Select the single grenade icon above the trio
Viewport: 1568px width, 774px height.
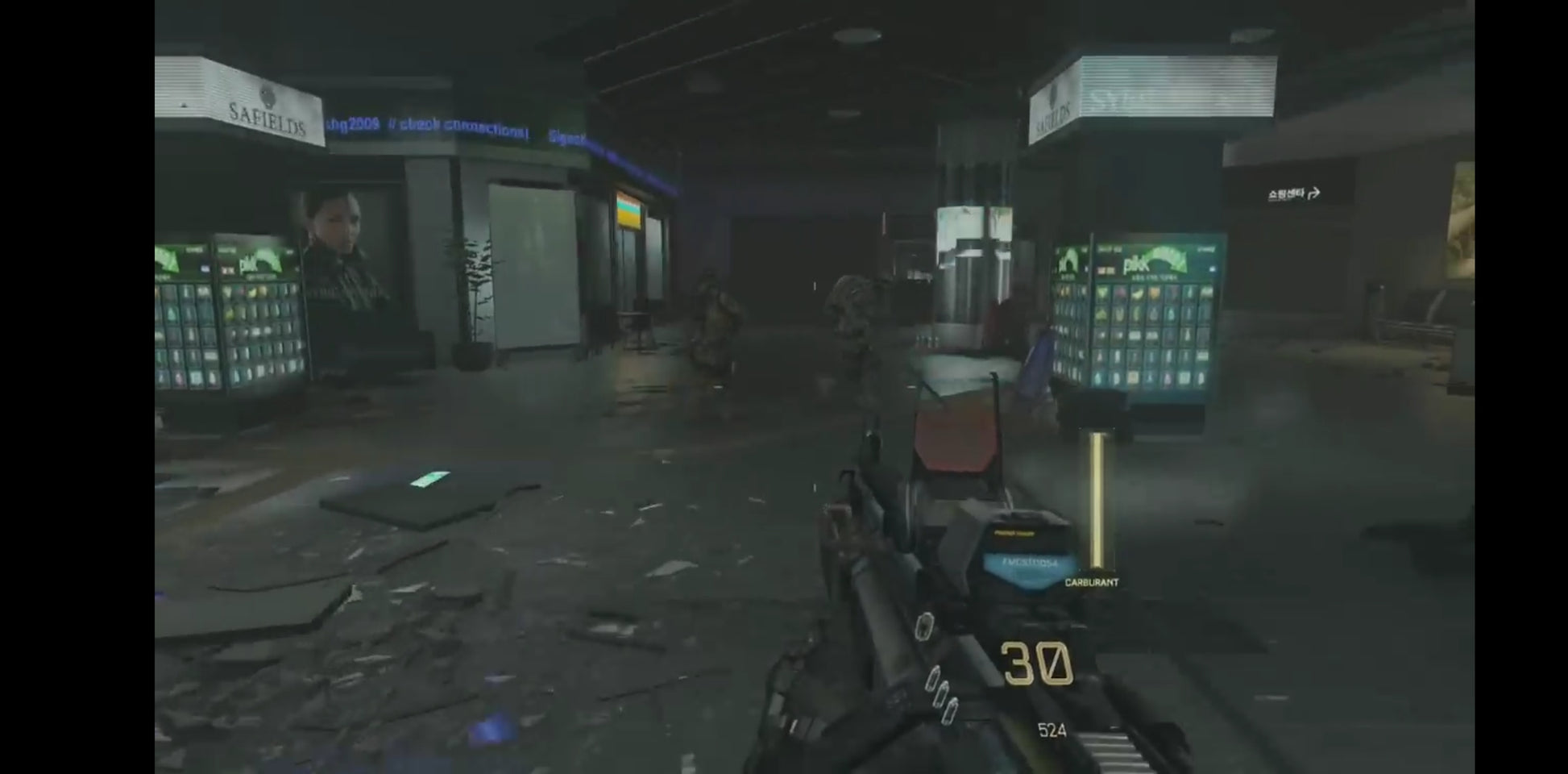[x=924, y=626]
